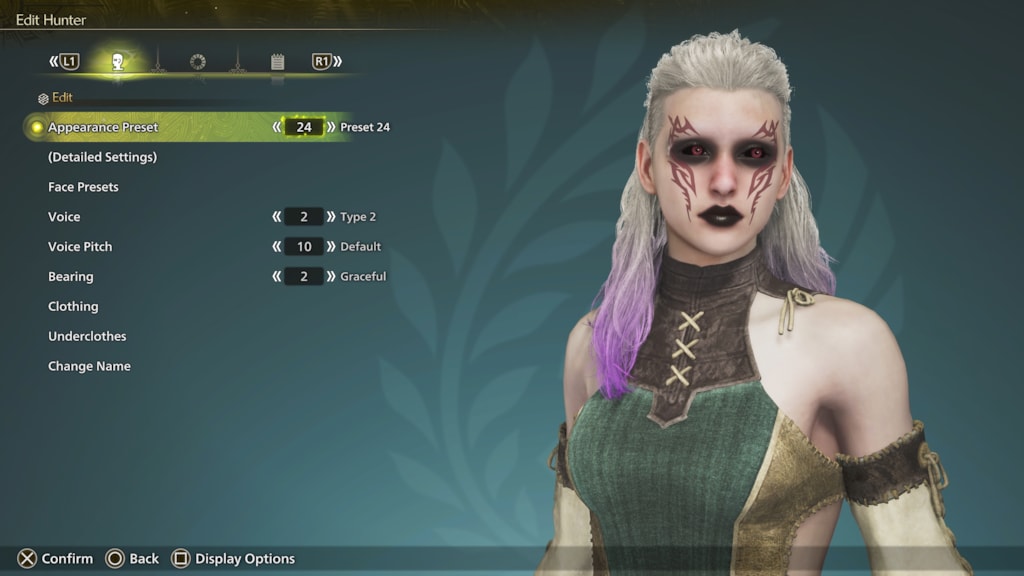Open Face Presets
Viewport: 1024px width, 576px height.
83,187
